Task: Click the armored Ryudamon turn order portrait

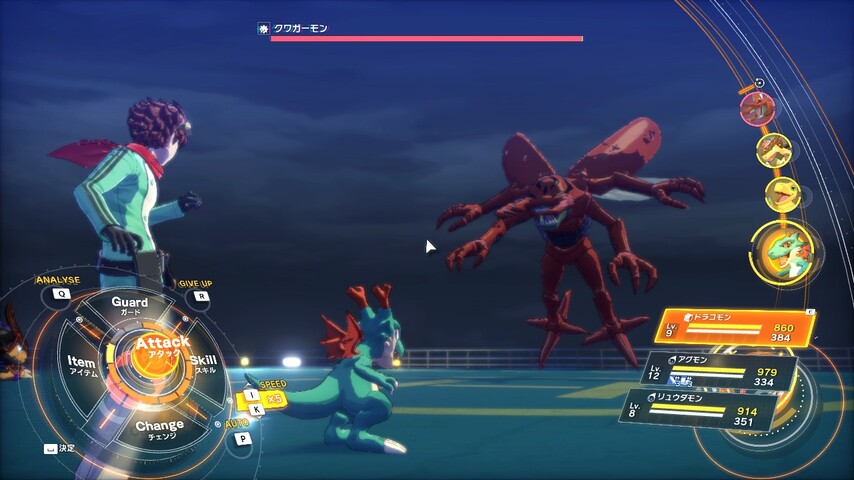Action: coord(773,150)
